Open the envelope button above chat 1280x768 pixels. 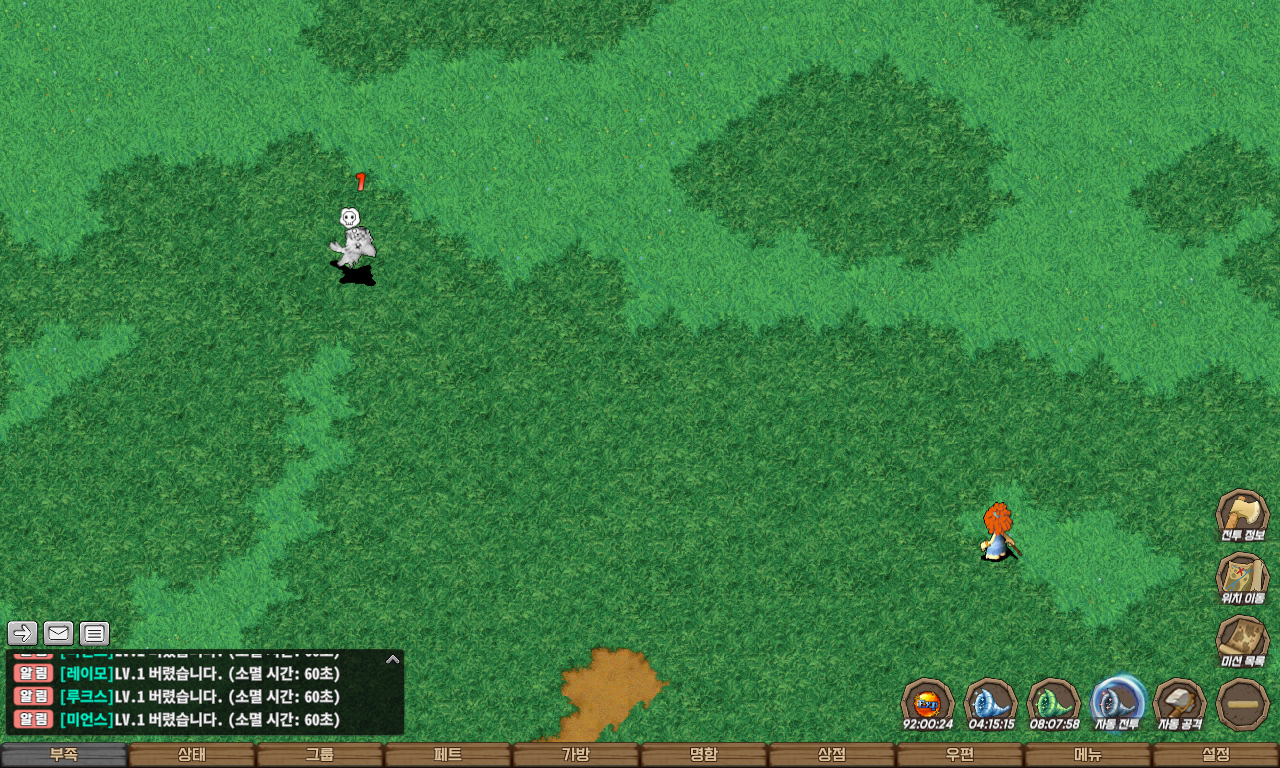point(59,633)
